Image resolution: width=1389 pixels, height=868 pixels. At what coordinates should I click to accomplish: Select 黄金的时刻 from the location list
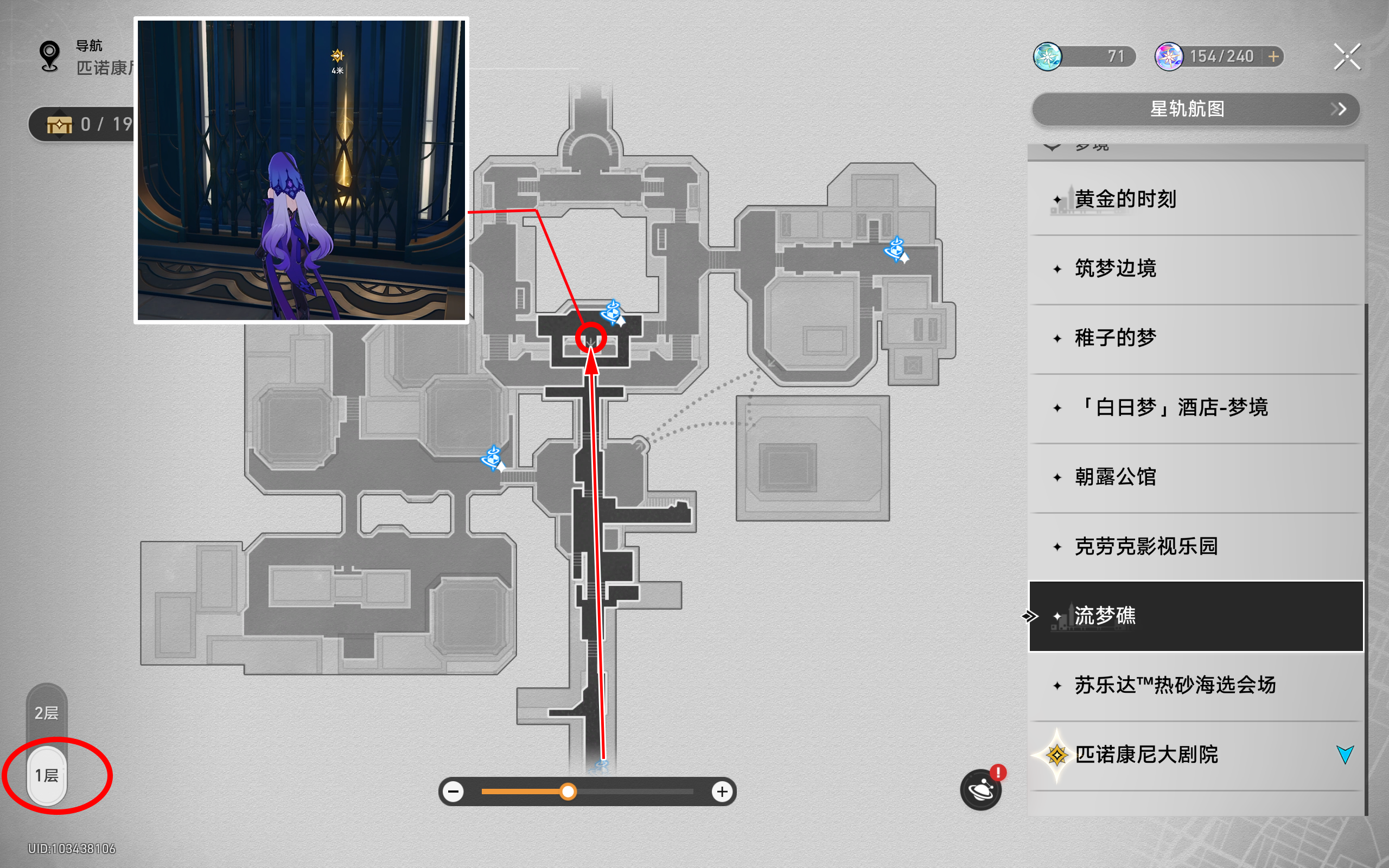coord(1195,199)
